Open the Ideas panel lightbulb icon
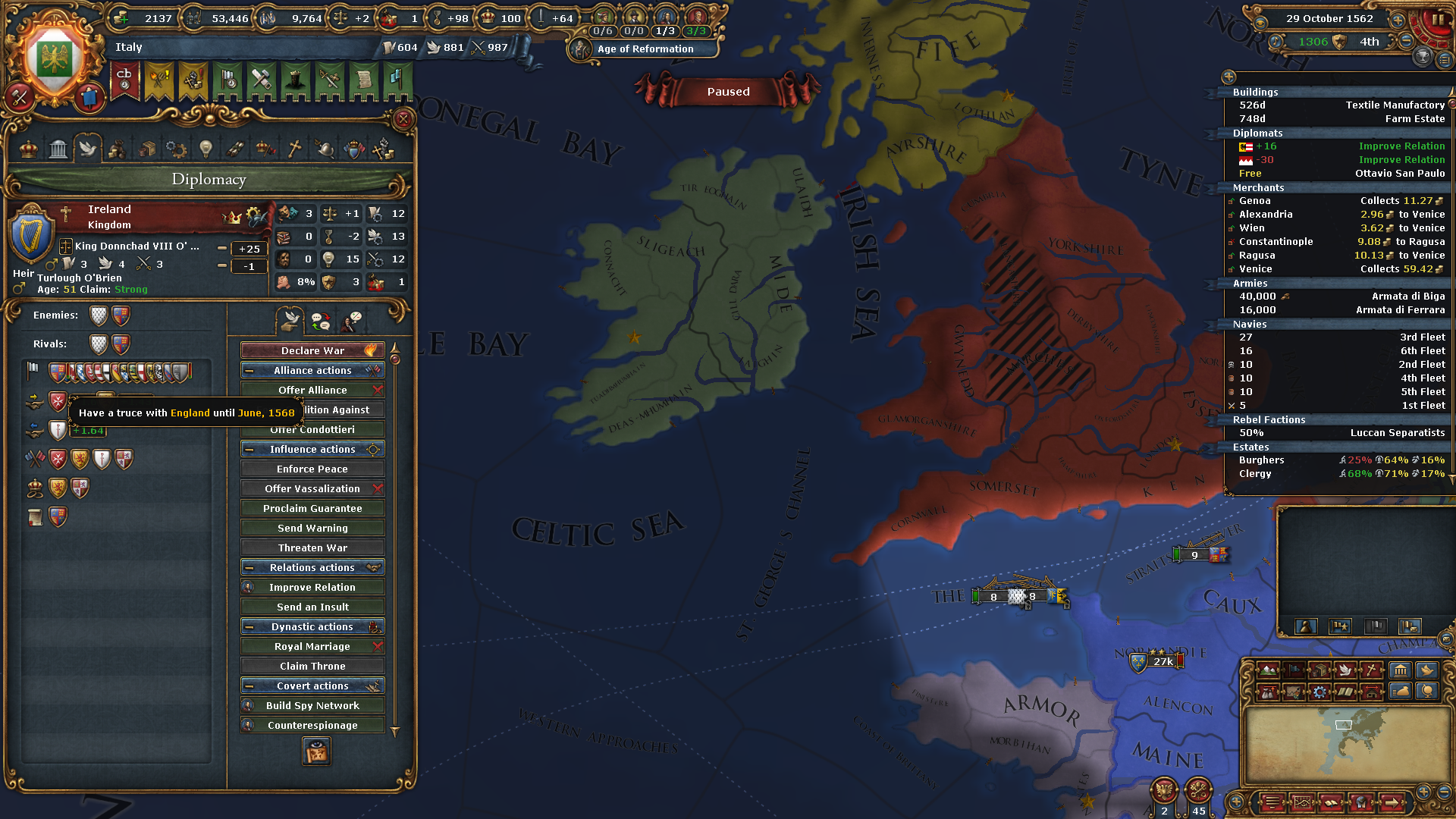 (206, 148)
